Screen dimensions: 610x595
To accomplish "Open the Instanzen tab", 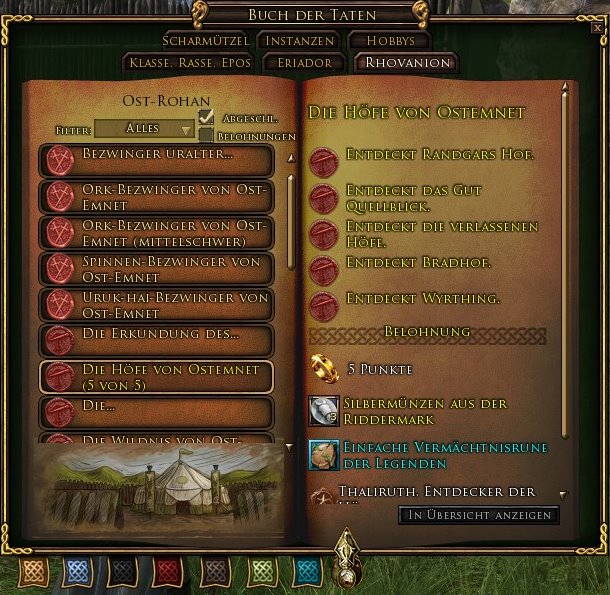I will [x=299, y=41].
